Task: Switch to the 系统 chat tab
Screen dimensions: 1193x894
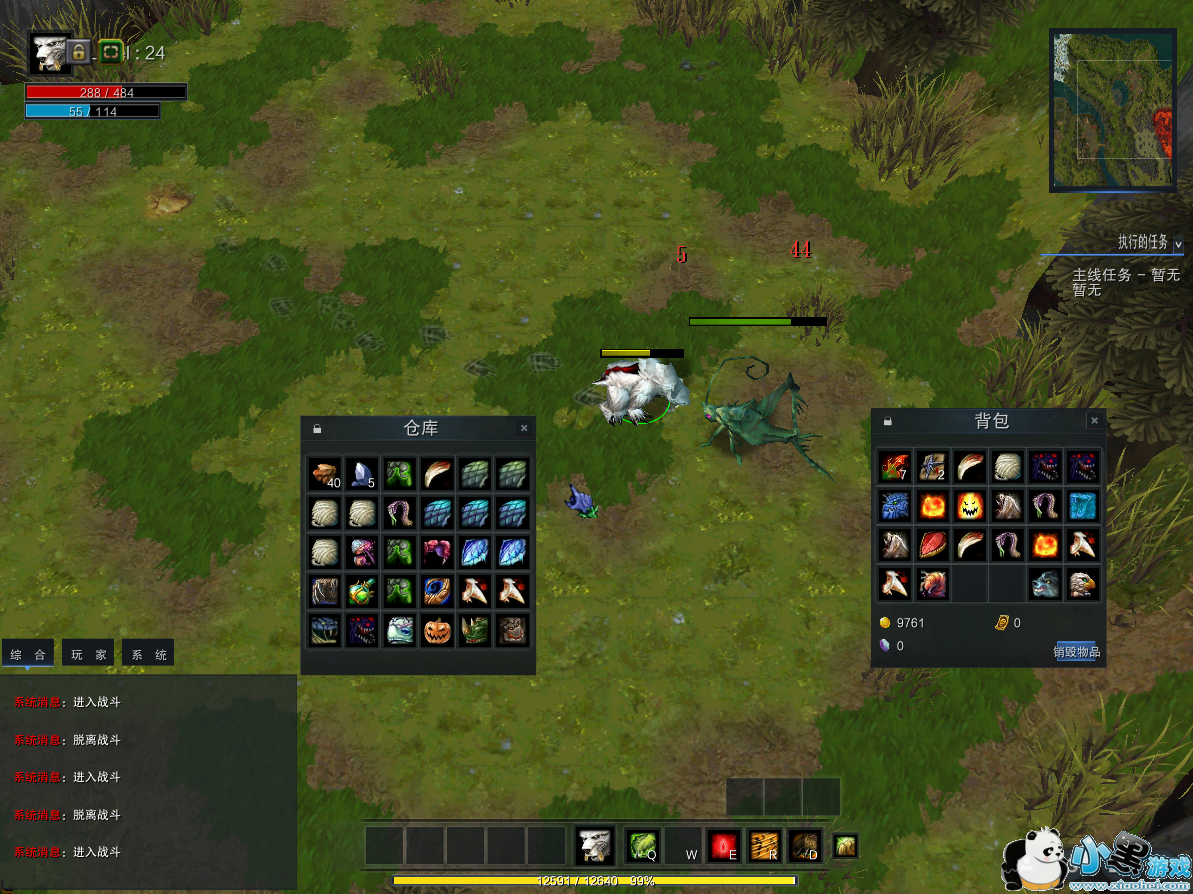Action: tap(148, 655)
